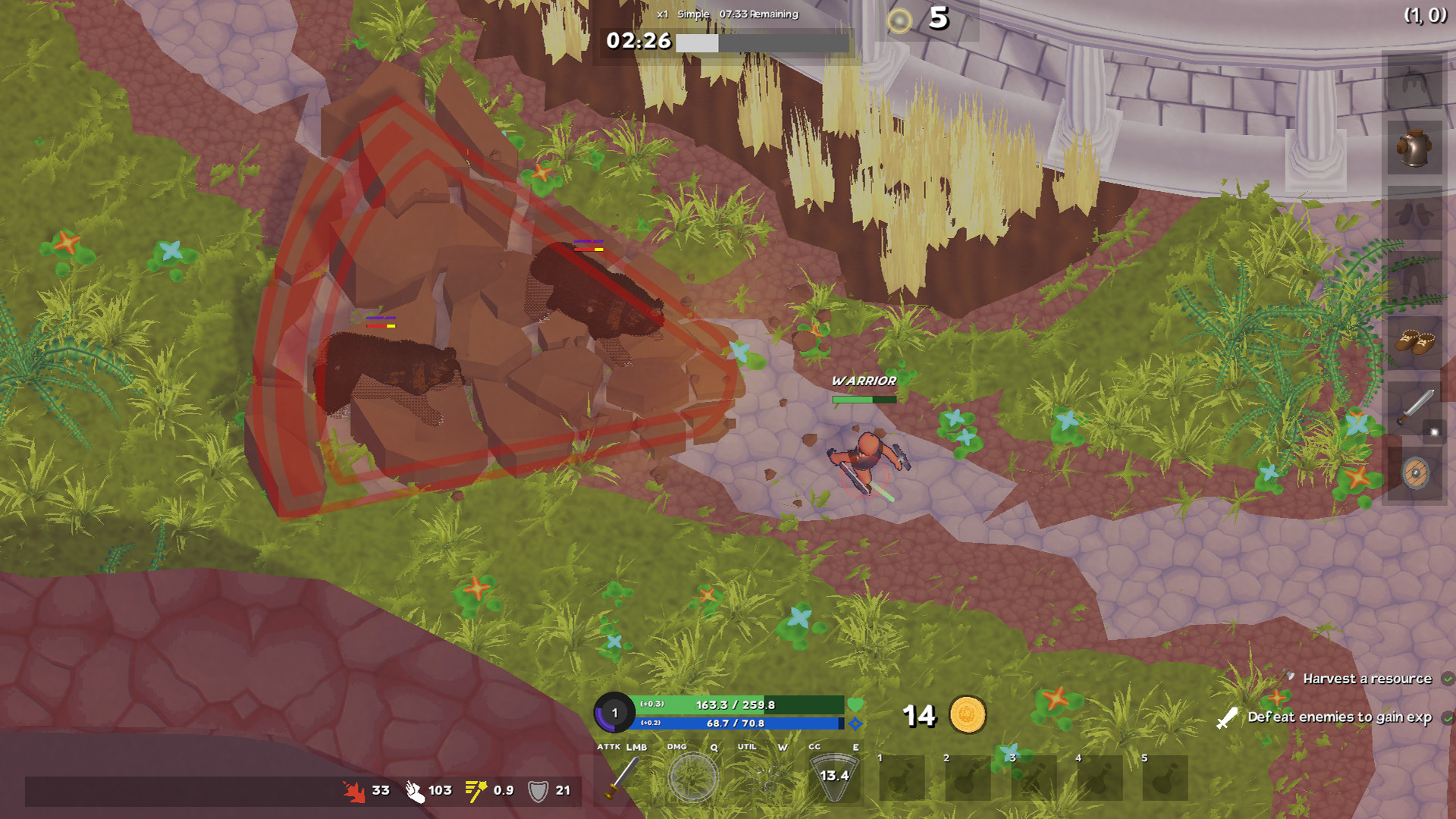The height and width of the screenshot is (819, 1456).
Task: Open the leggings equipment slot
Action: click(x=1415, y=277)
